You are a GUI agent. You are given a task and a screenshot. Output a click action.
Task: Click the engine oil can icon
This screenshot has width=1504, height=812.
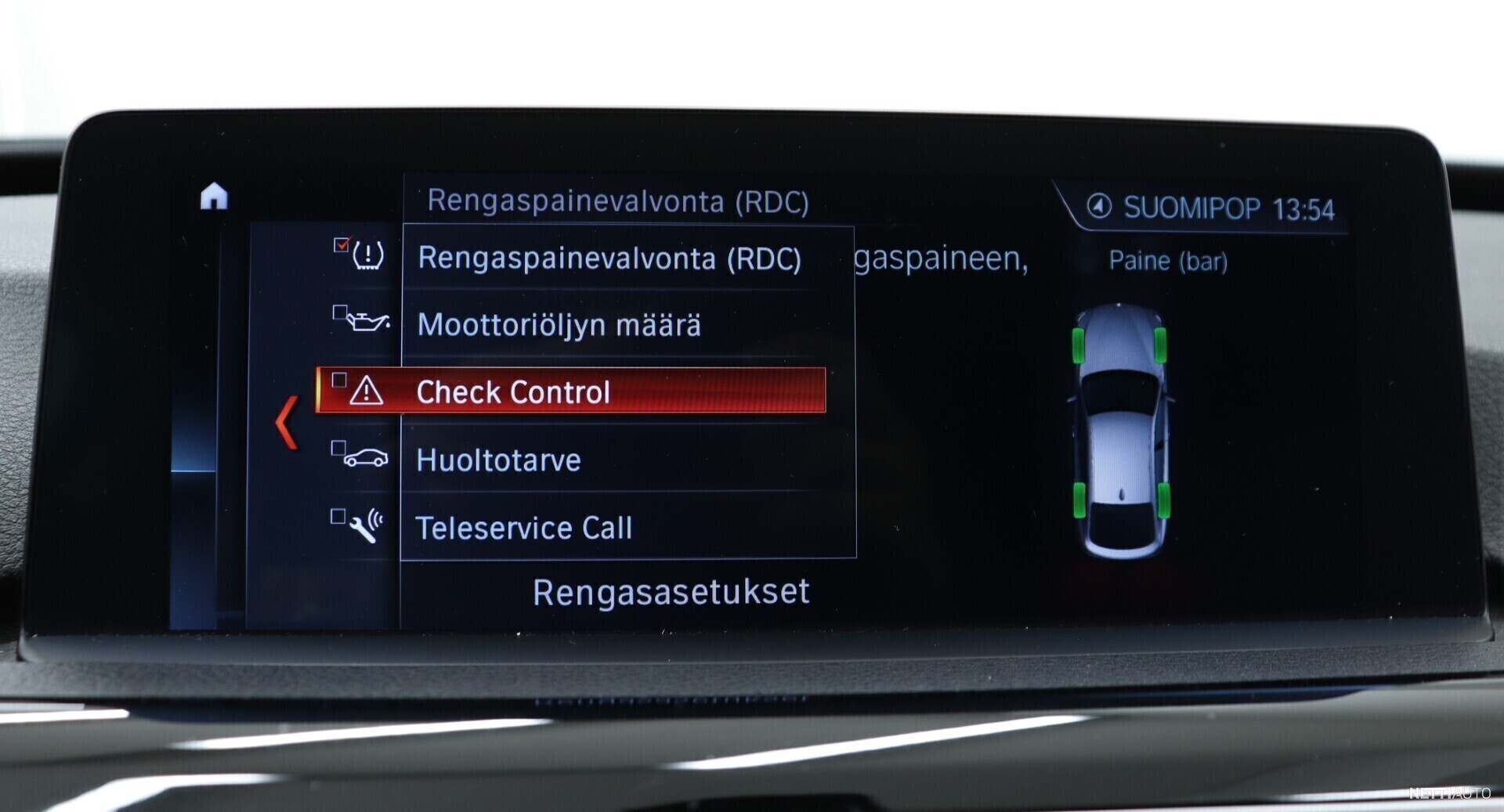click(x=367, y=322)
